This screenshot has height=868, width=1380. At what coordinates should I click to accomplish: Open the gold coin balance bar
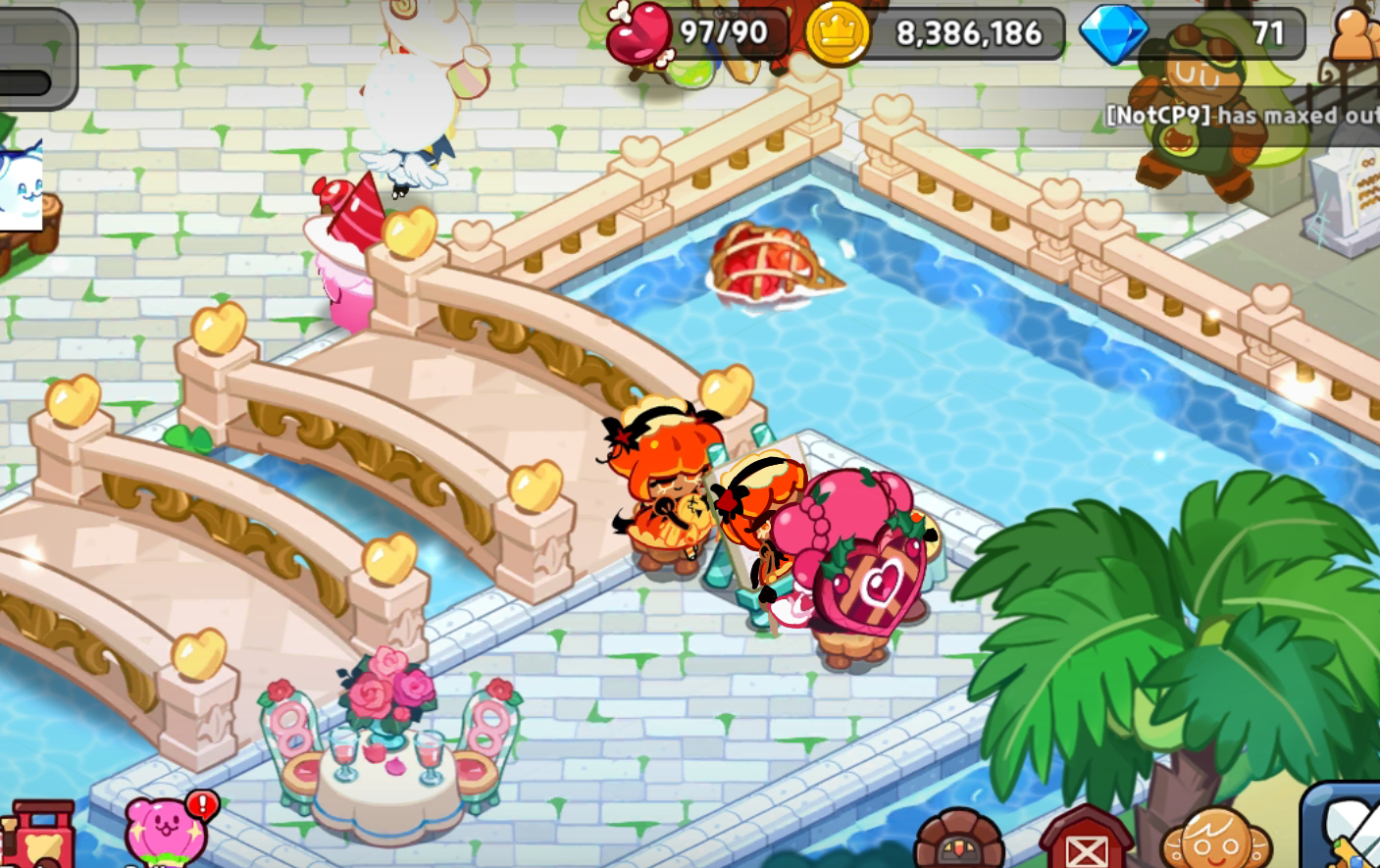pos(937,34)
